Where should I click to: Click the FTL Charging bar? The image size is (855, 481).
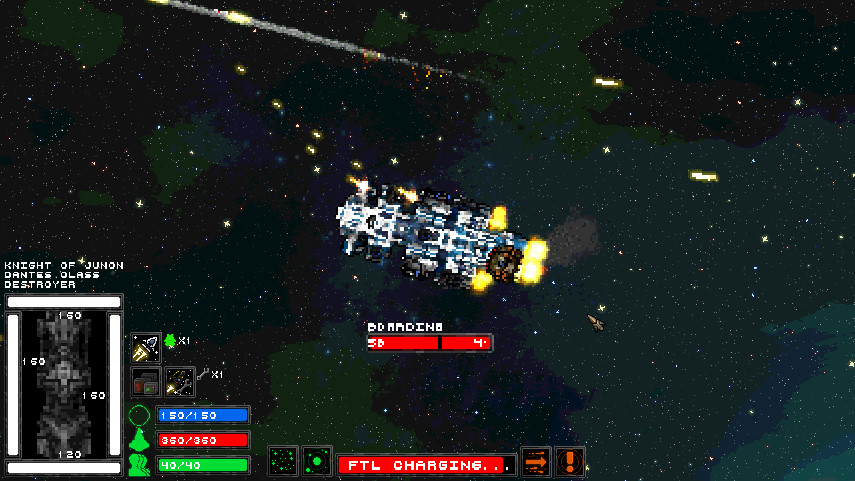[427, 465]
